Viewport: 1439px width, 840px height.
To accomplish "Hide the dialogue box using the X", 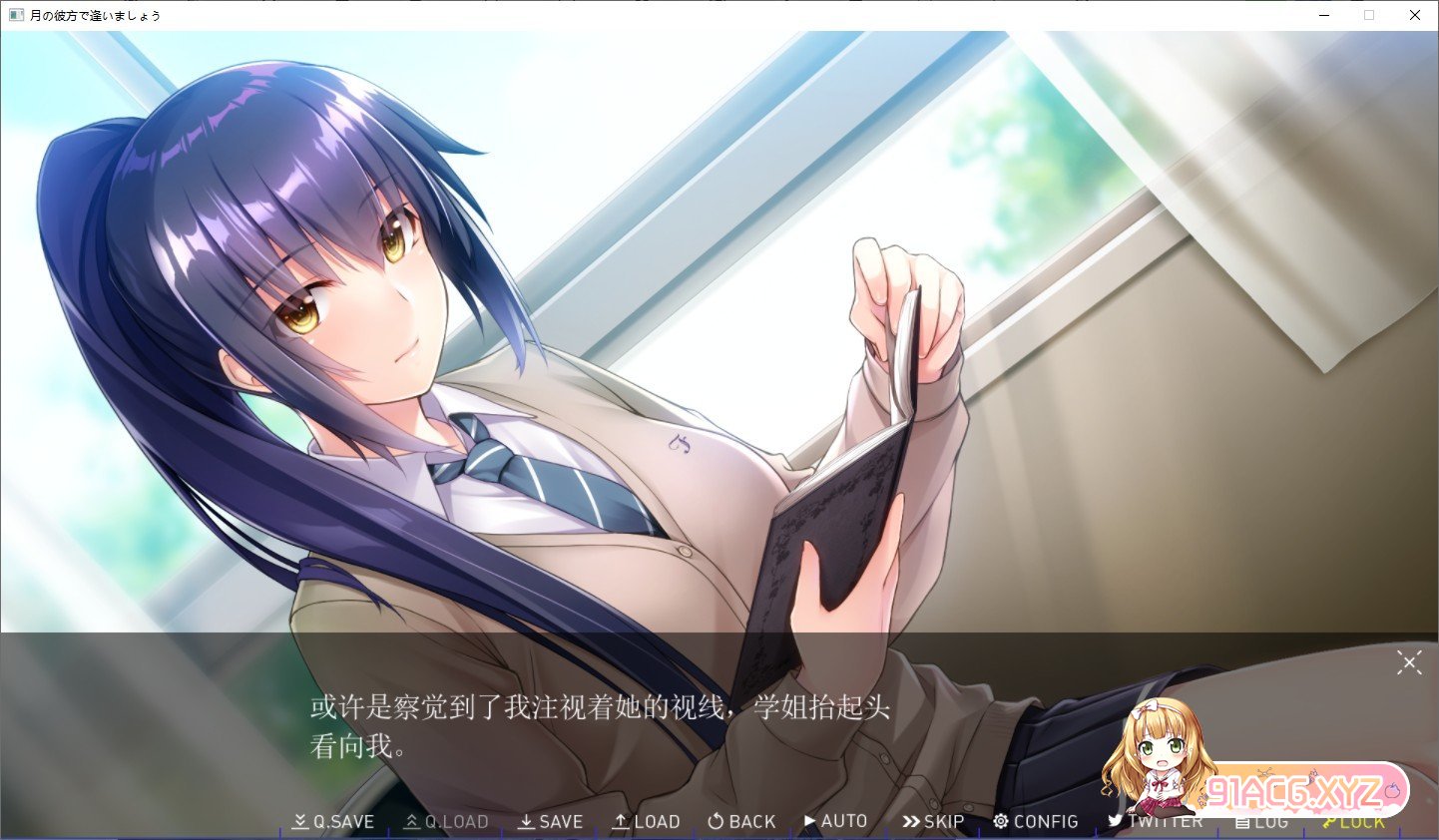I will (x=1409, y=662).
